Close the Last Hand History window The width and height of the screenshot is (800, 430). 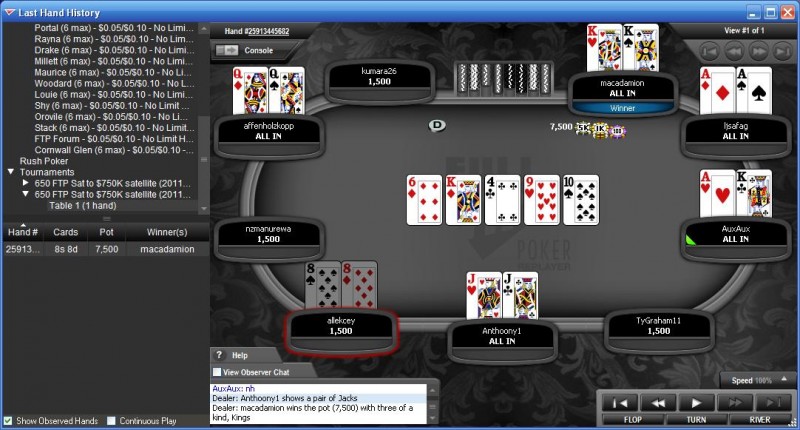pos(788,13)
